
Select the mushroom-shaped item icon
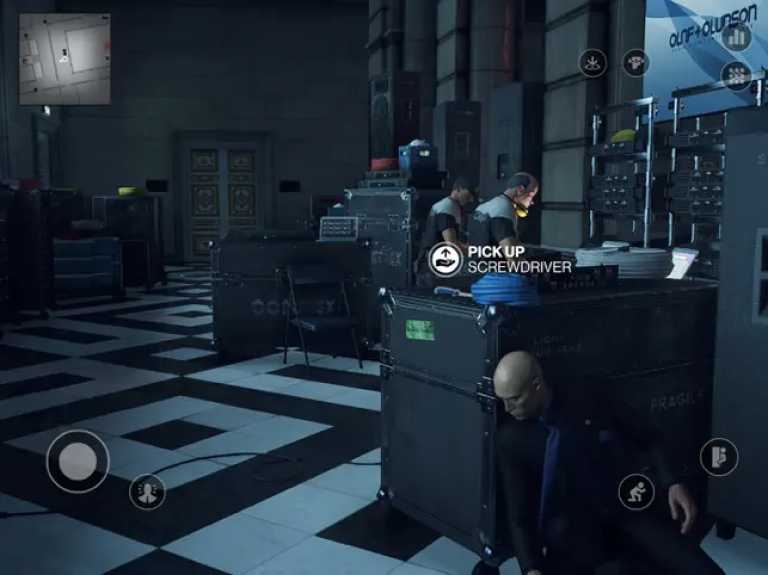click(636, 63)
